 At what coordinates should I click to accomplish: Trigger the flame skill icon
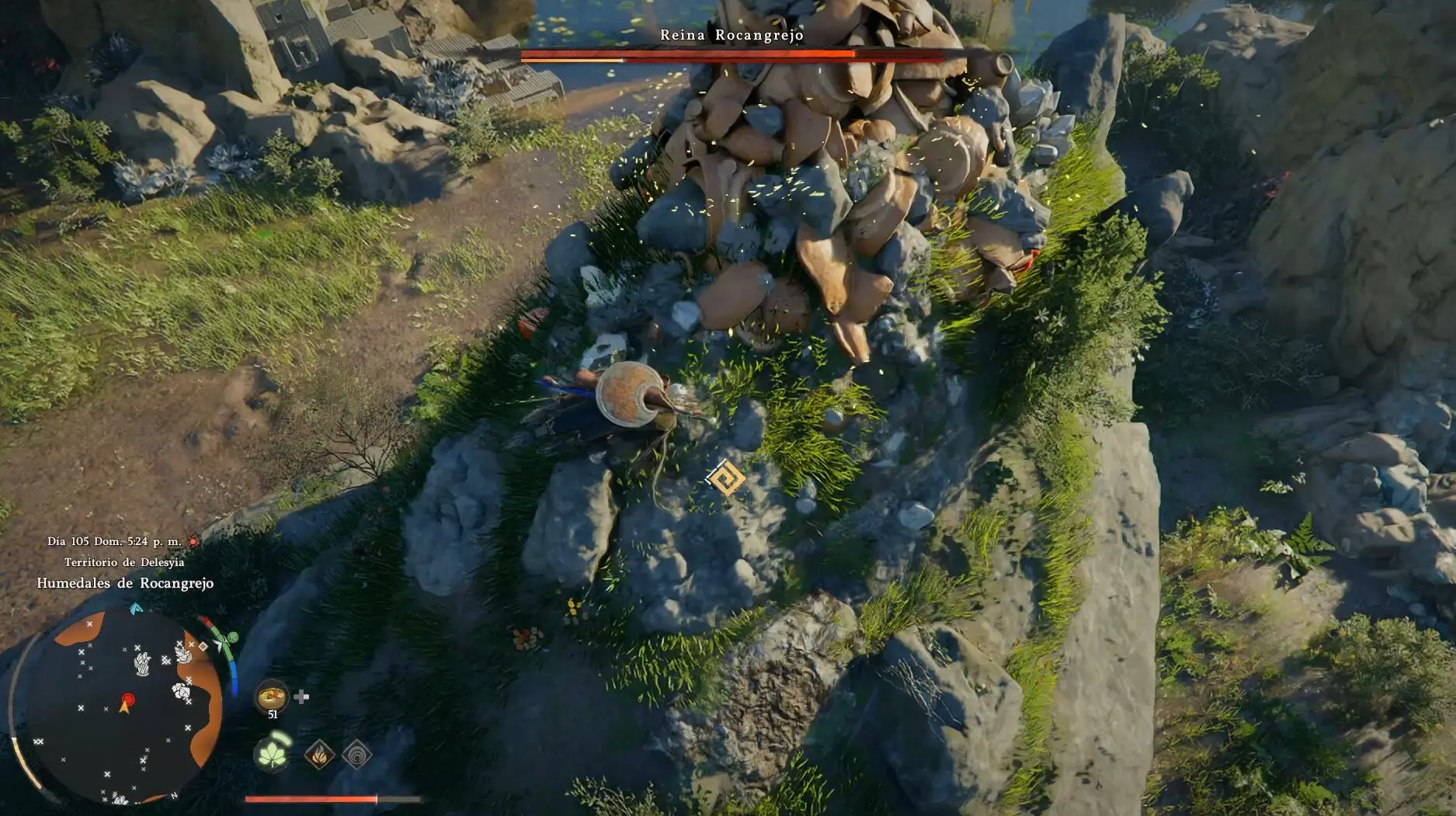pyautogui.click(x=318, y=754)
